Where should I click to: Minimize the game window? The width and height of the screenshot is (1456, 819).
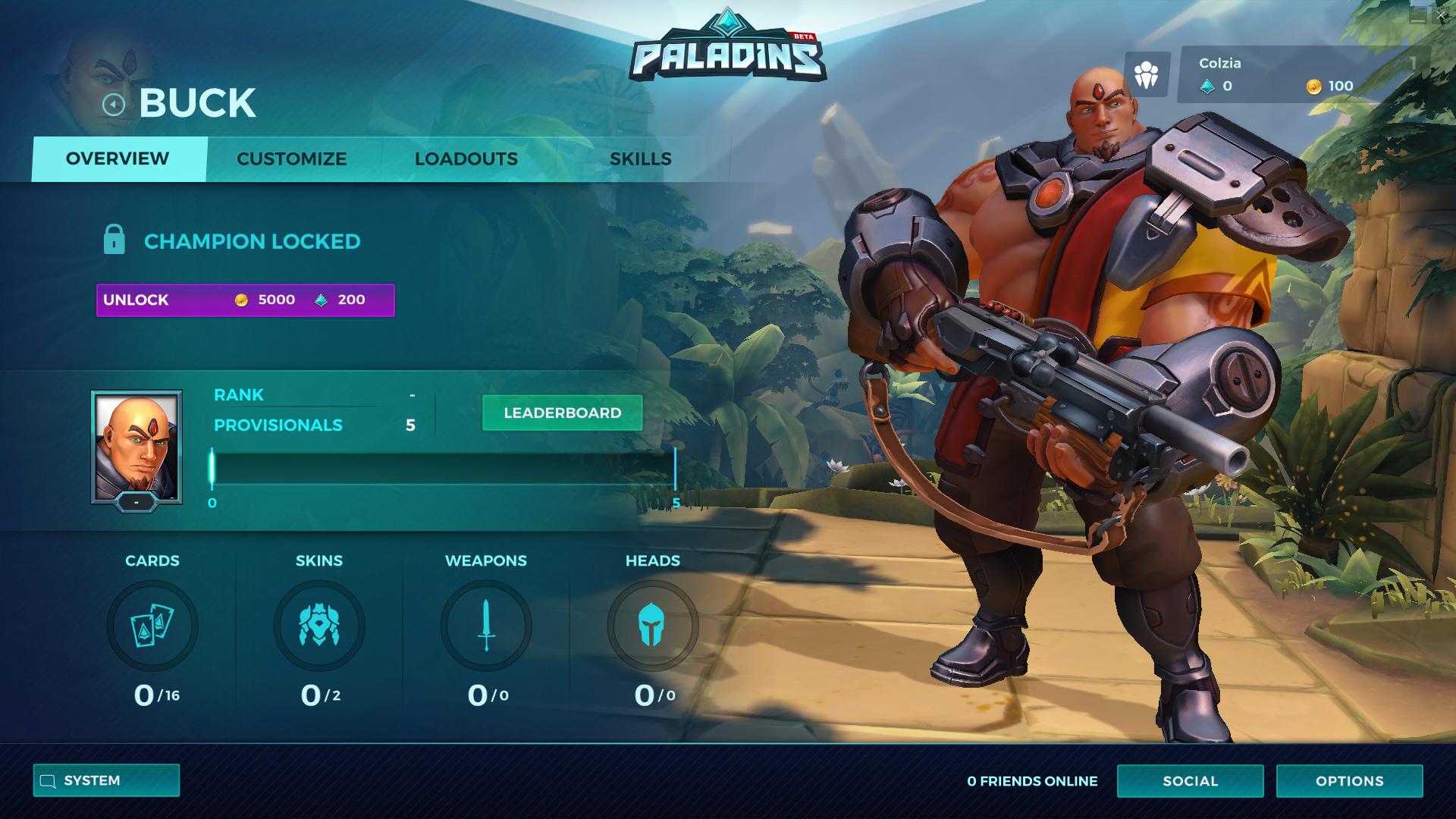(1417, 17)
